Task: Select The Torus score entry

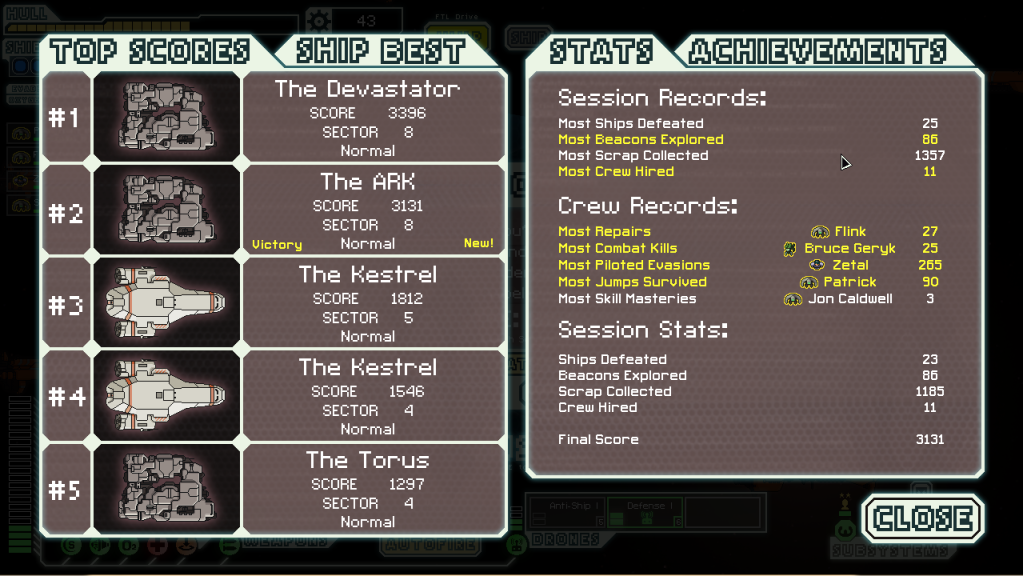Action: click(x=368, y=490)
